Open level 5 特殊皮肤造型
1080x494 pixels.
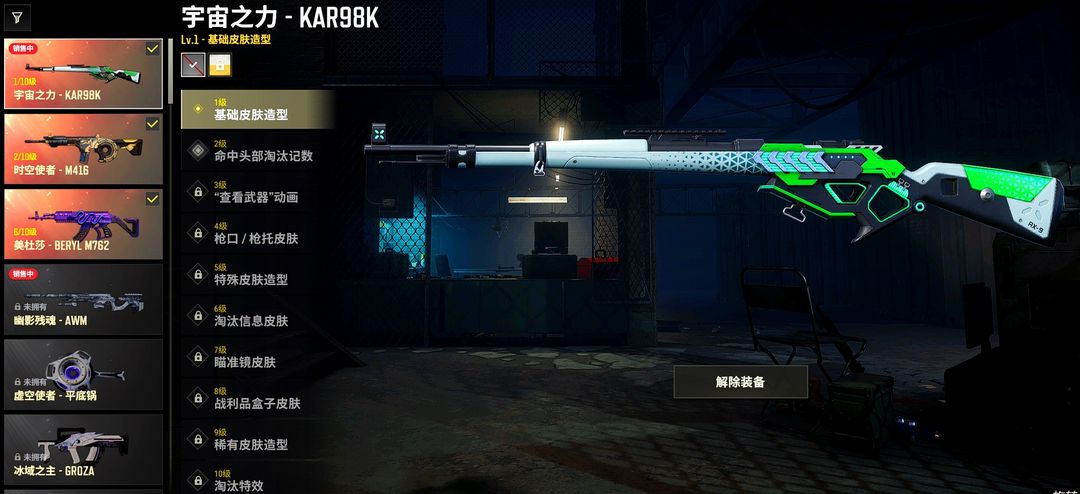click(257, 274)
